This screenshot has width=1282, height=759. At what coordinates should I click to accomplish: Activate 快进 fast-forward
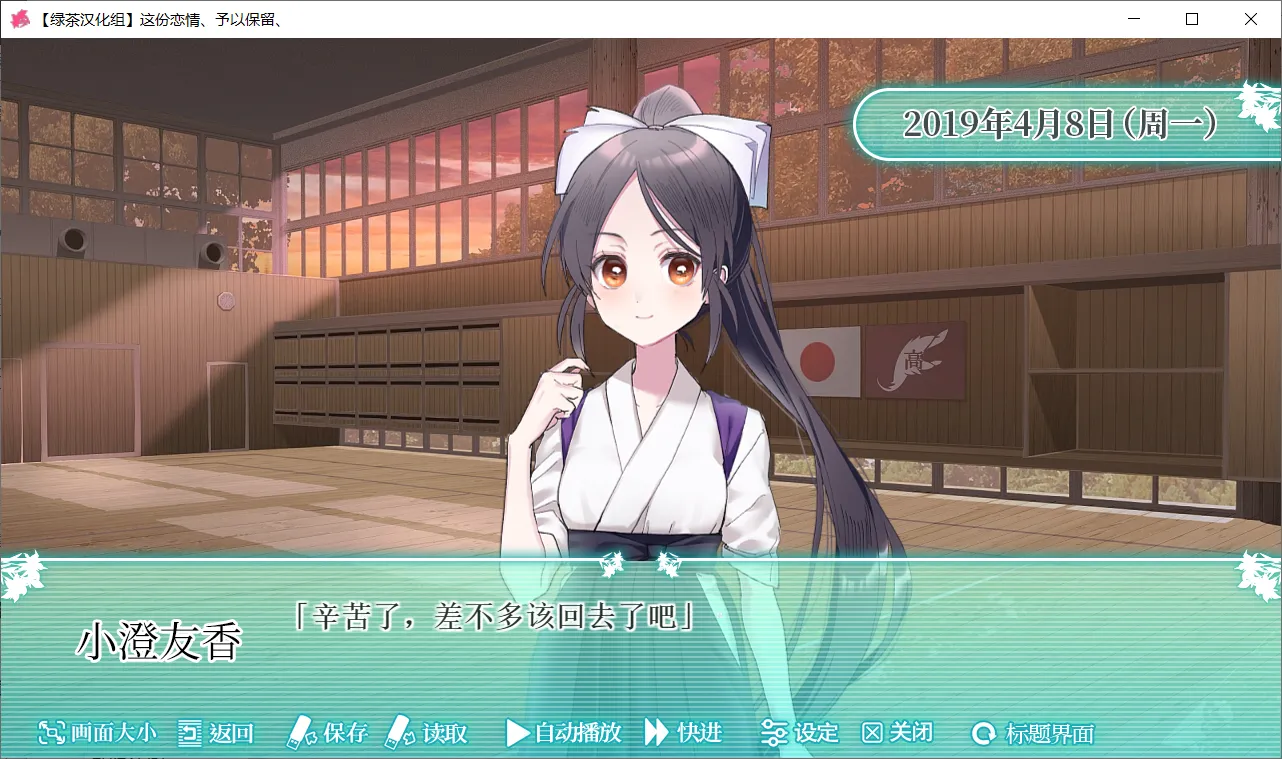point(684,733)
